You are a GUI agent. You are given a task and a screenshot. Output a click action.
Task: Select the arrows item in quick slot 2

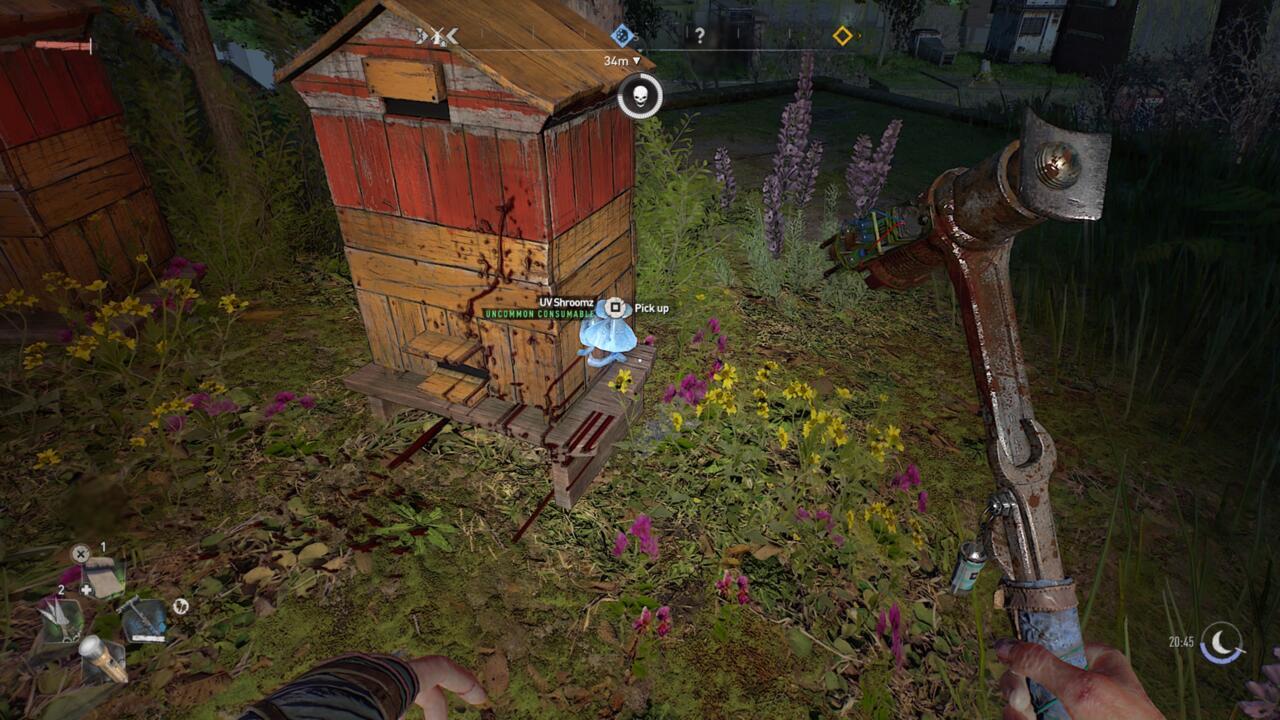point(62,617)
